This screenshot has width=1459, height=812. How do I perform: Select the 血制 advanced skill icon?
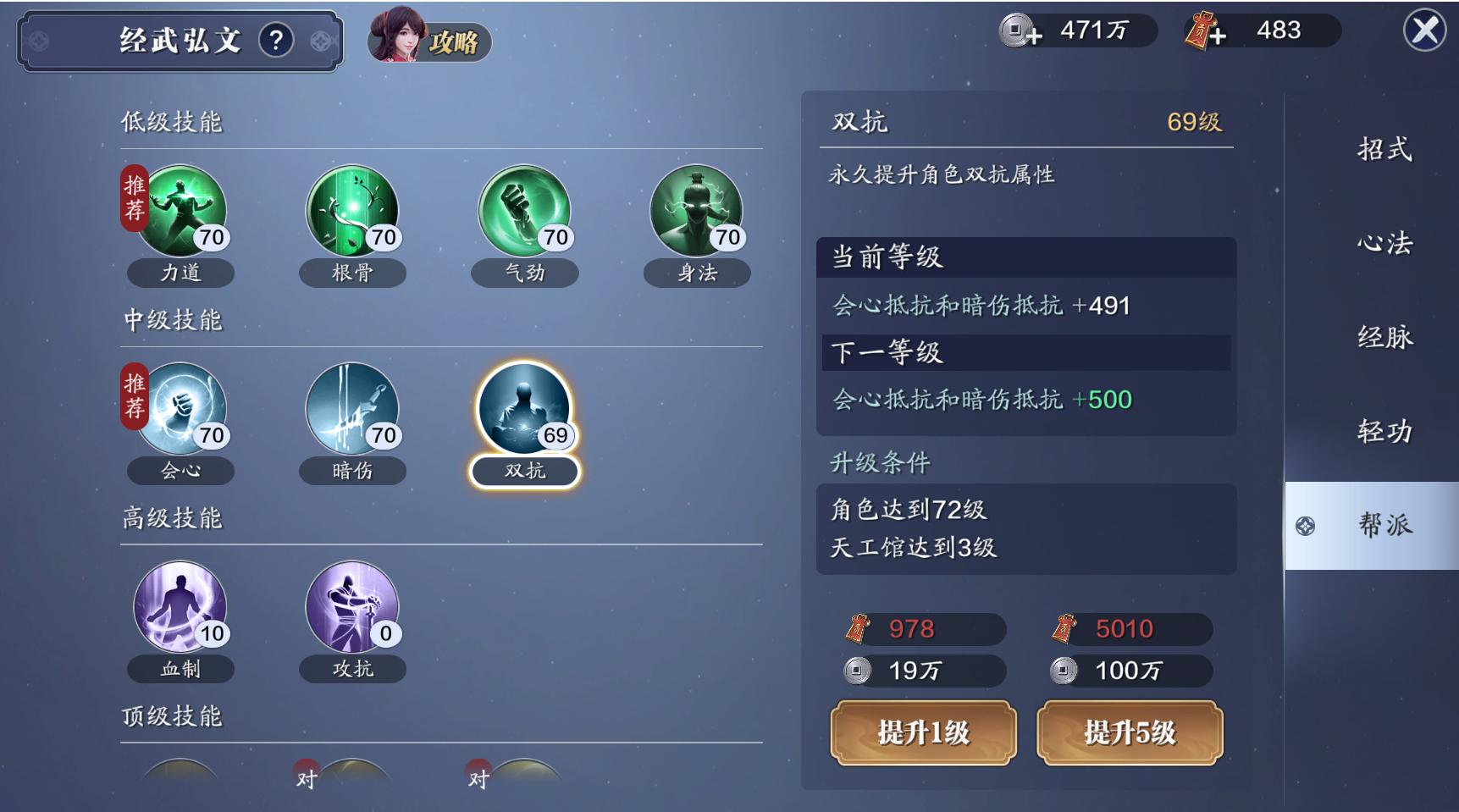pos(180,610)
